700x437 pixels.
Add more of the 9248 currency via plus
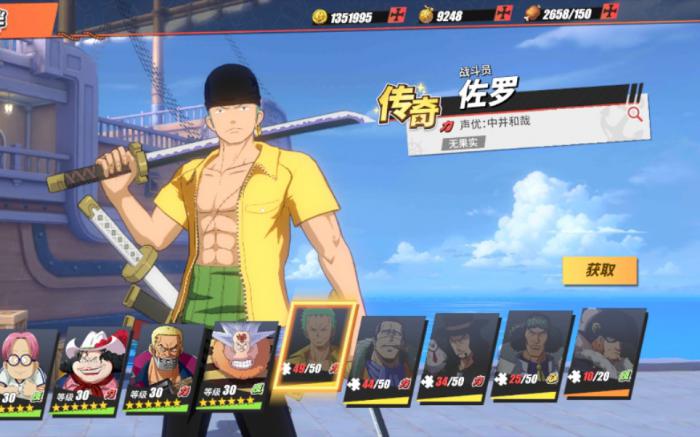pos(503,15)
